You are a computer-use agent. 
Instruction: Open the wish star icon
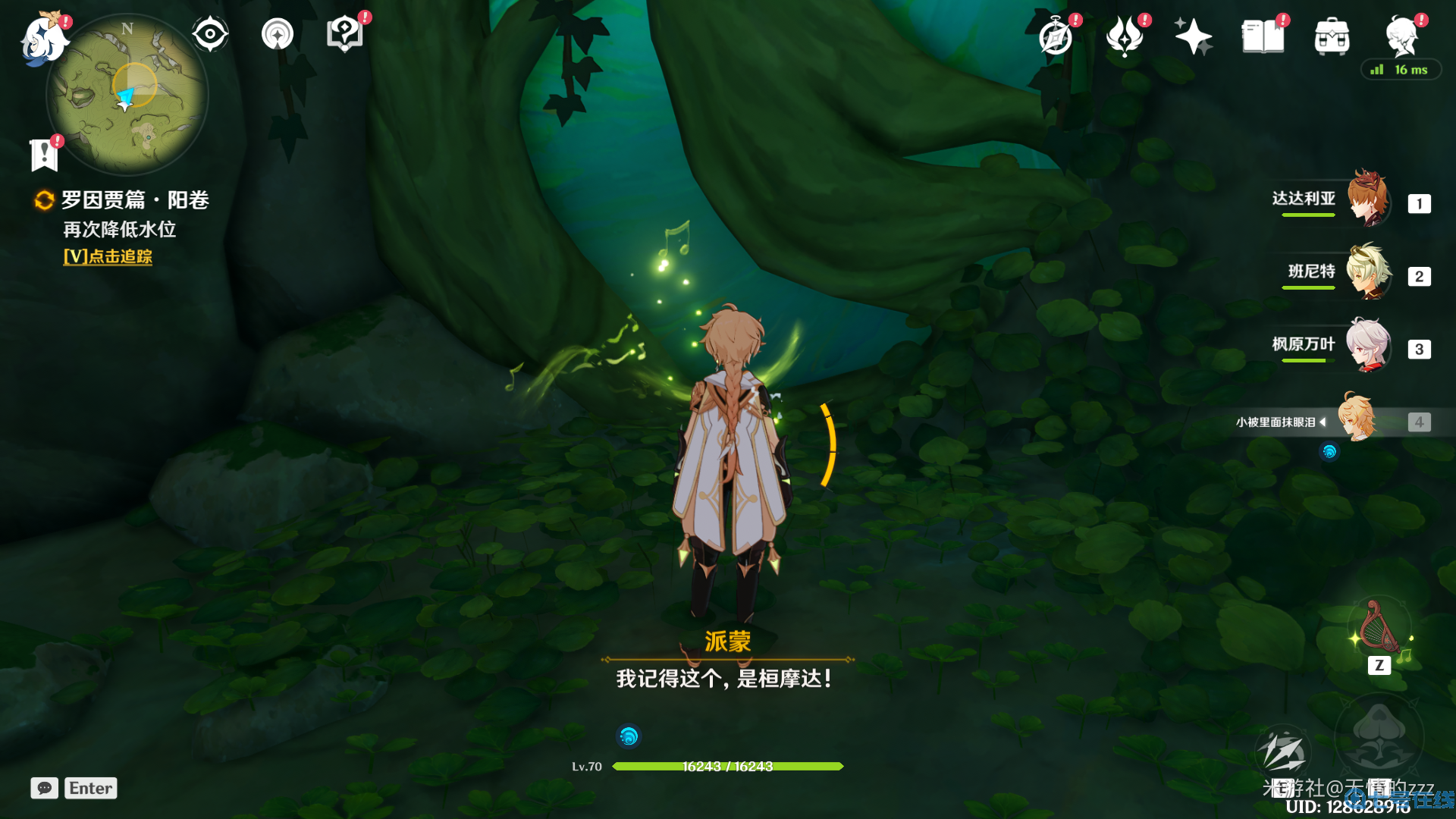[1193, 36]
